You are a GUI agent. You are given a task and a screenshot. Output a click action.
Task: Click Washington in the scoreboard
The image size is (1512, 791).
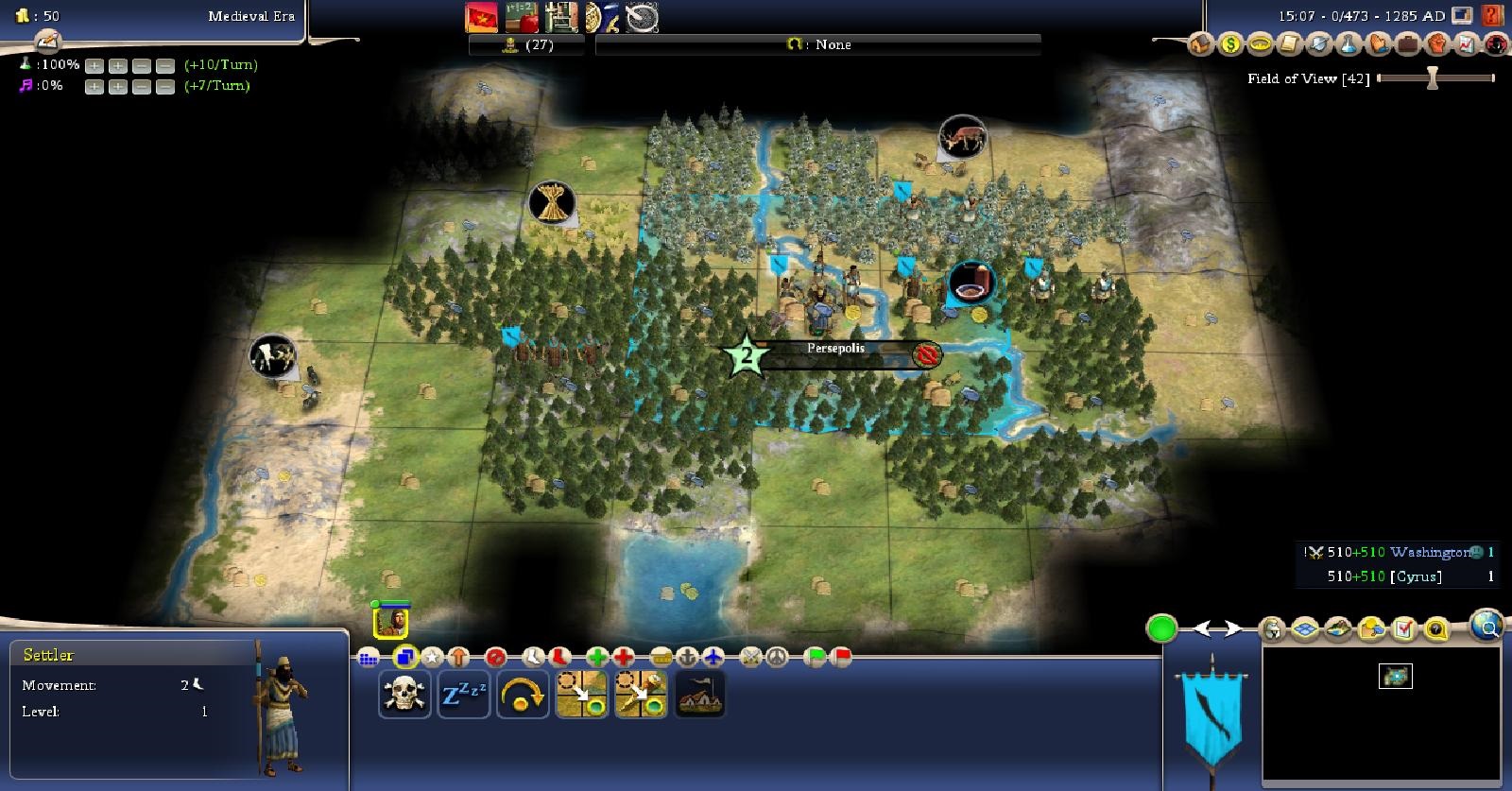click(x=1429, y=552)
